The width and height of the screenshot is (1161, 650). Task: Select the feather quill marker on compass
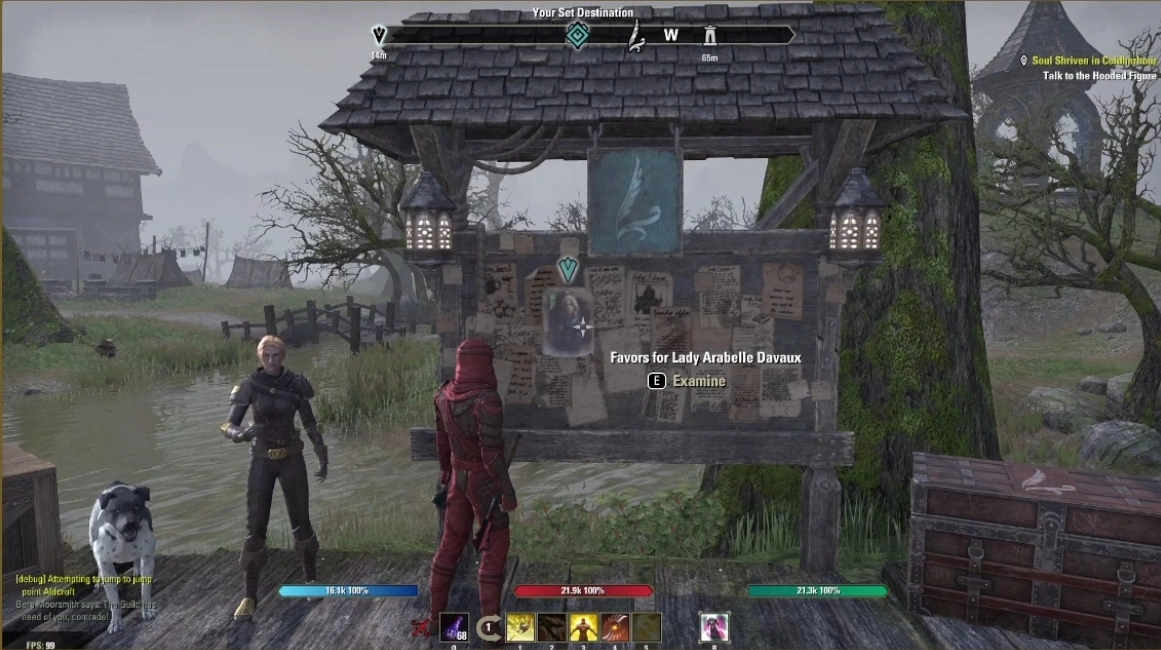coord(635,37)
